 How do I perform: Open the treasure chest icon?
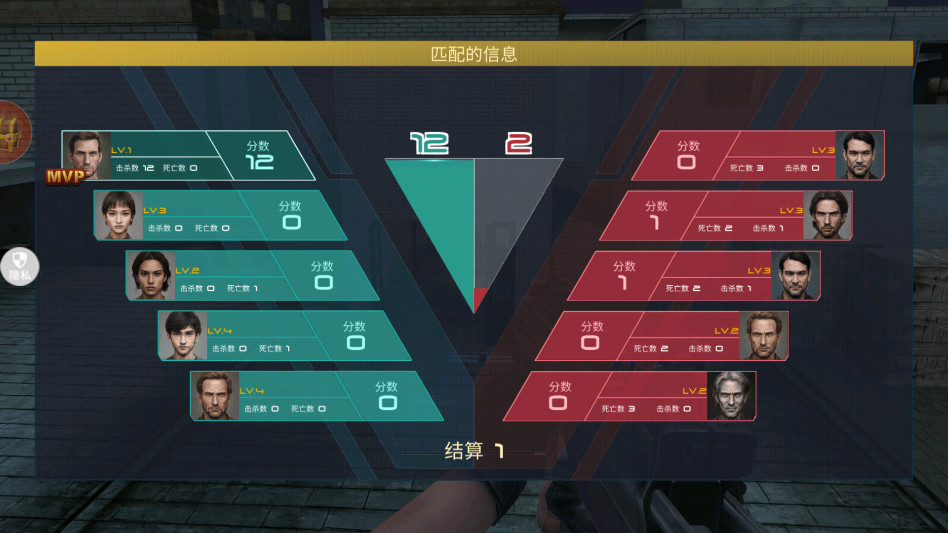(x=12, y=130)
